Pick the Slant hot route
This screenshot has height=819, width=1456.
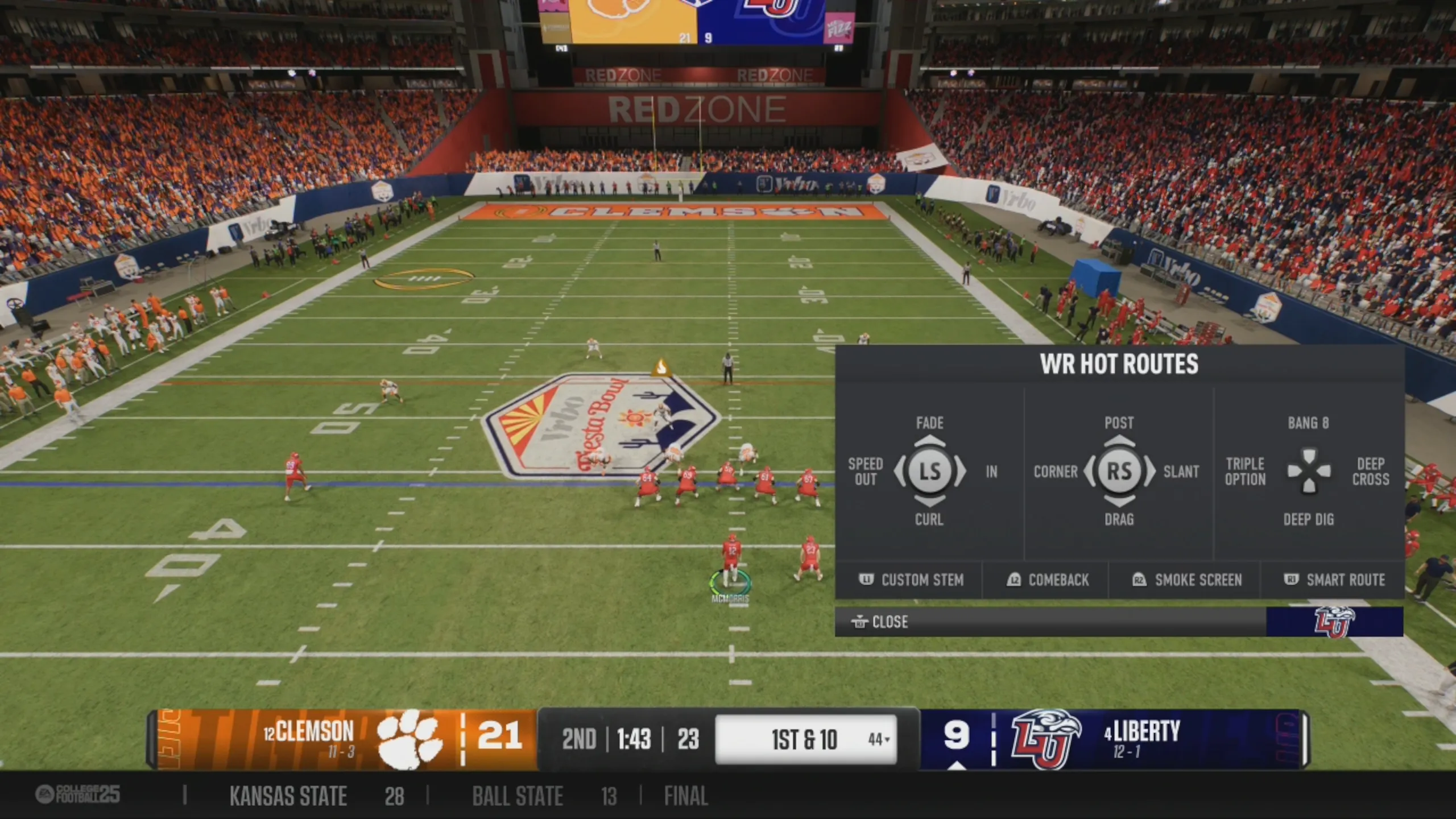(x=1181, y=471)
